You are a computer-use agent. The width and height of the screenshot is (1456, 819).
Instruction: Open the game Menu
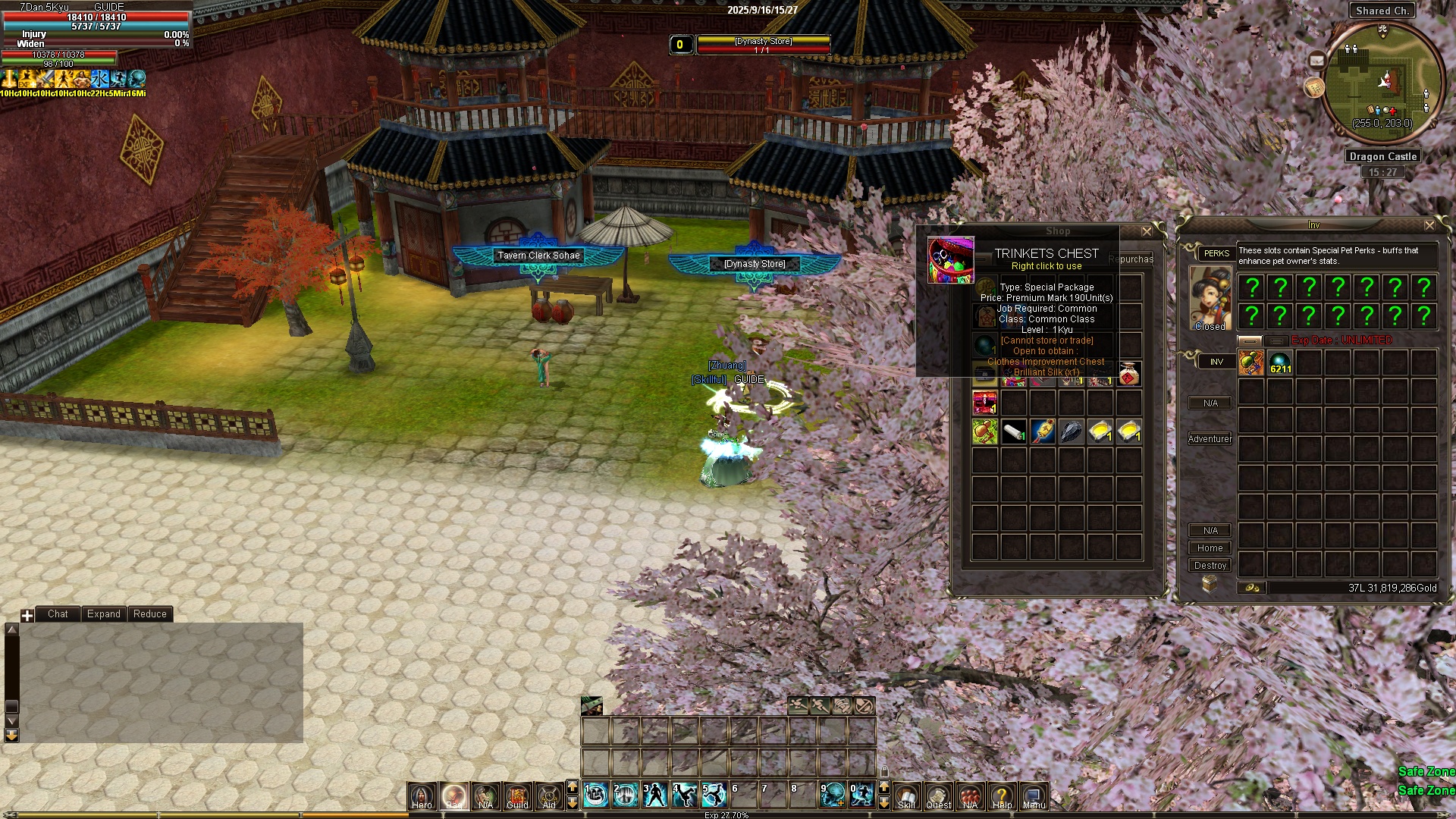click(x=1034, y=795)
